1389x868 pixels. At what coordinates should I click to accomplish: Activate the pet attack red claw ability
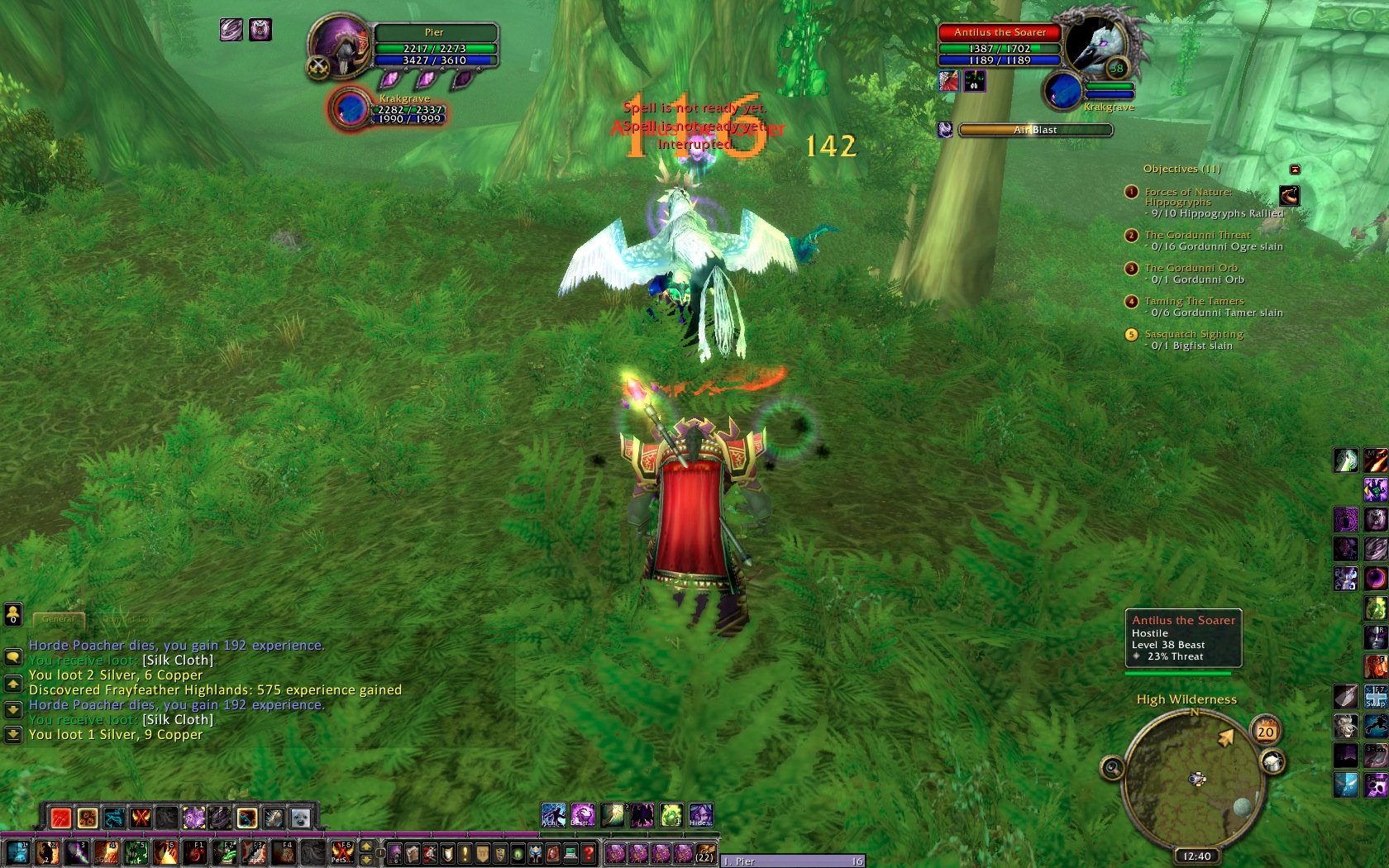pyautogui.click(x=60, y=818)
